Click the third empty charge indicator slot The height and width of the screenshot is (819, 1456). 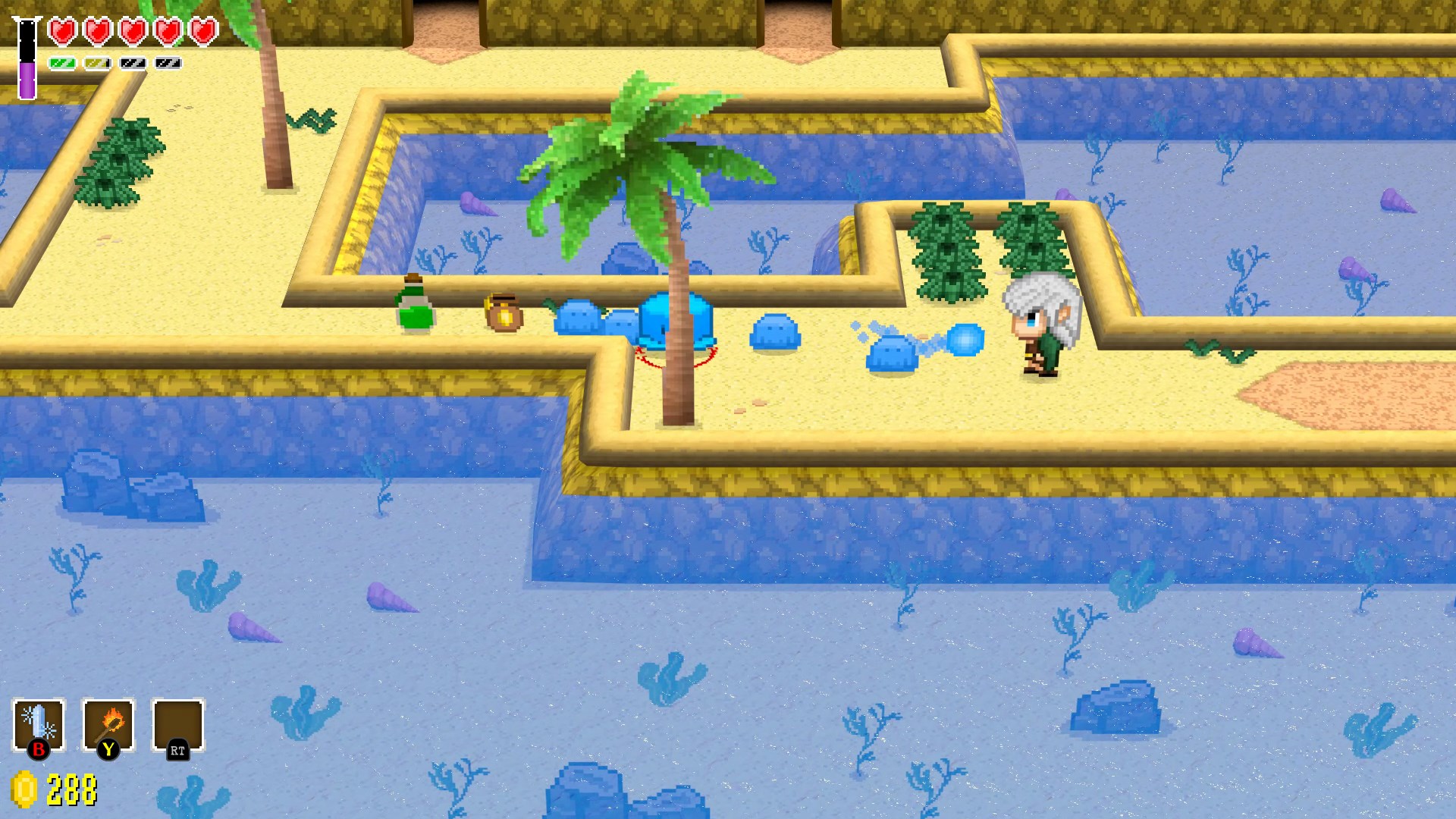pos(133,64)
